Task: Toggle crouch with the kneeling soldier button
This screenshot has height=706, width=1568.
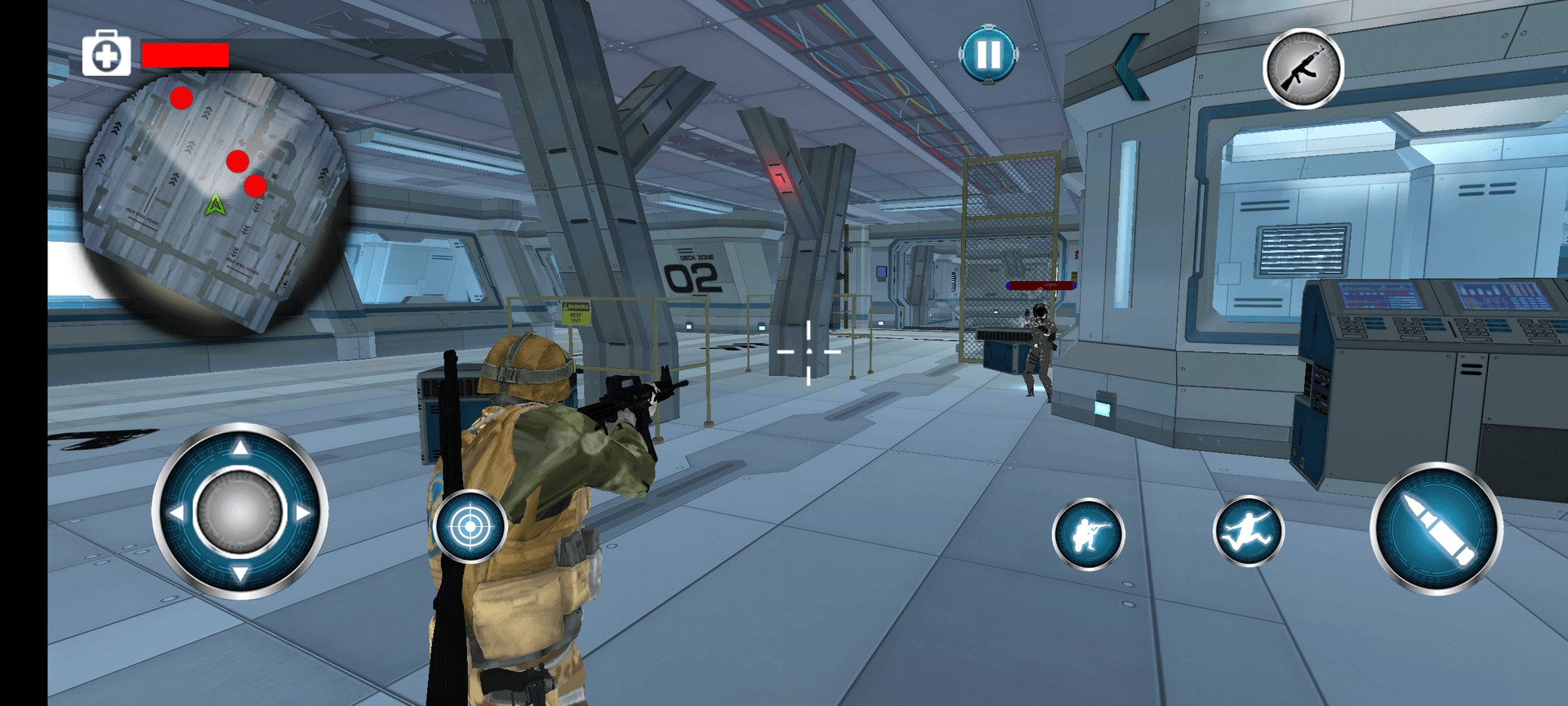Action: coord(1088,534)
